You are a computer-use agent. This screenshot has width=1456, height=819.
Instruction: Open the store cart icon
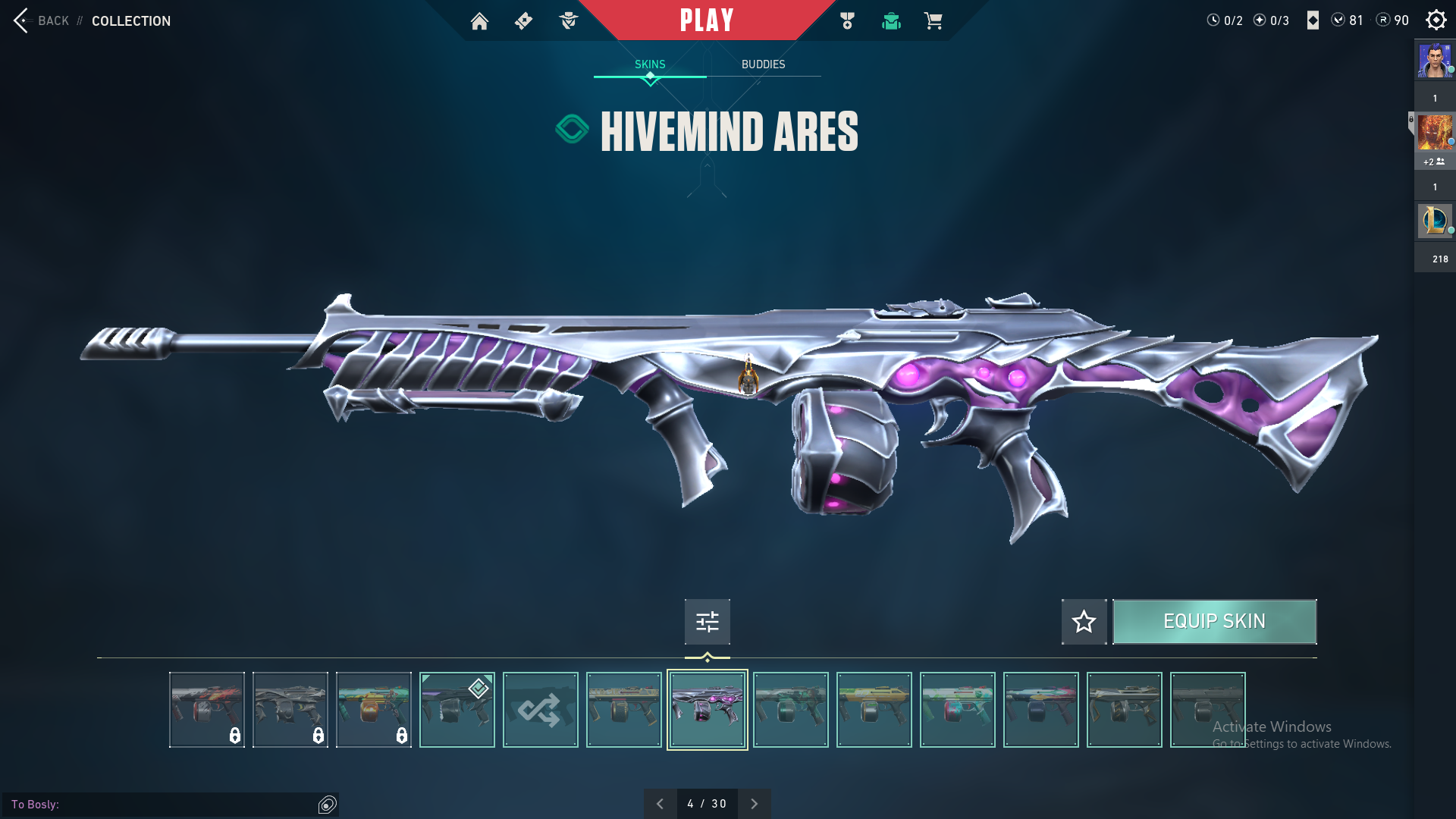pos(933,21)
